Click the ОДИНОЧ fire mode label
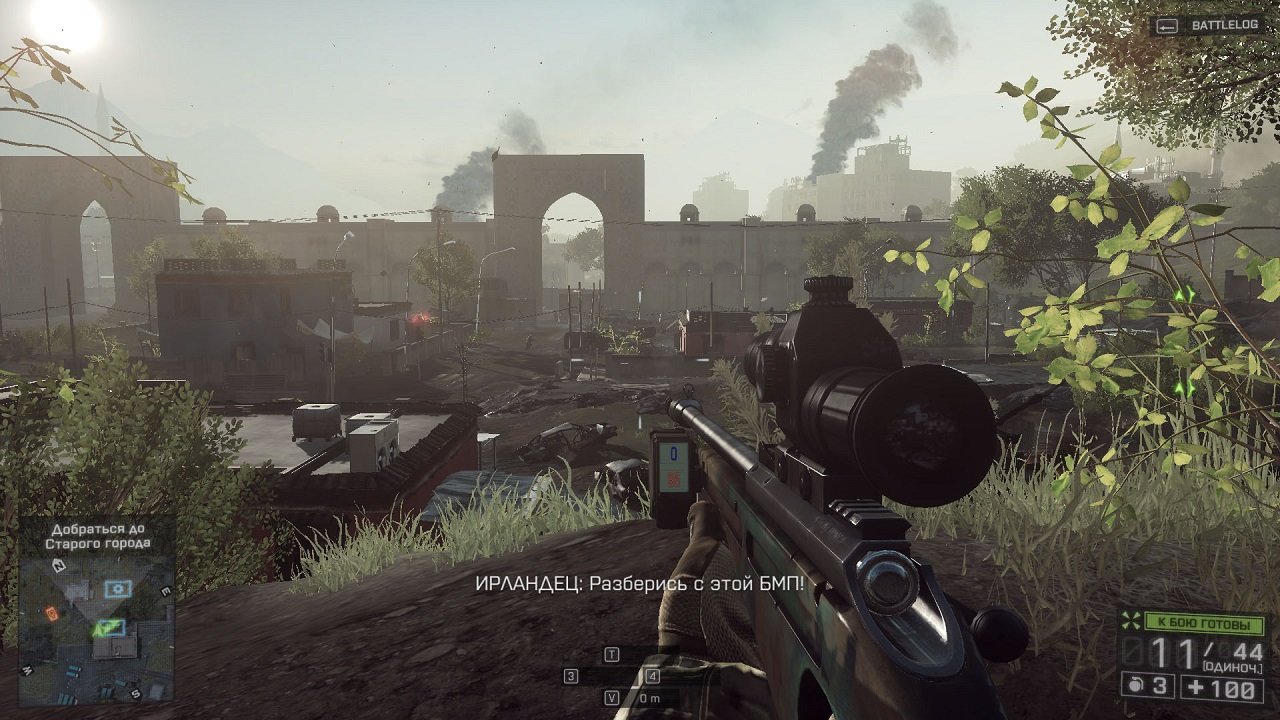 coord(1232,666)
